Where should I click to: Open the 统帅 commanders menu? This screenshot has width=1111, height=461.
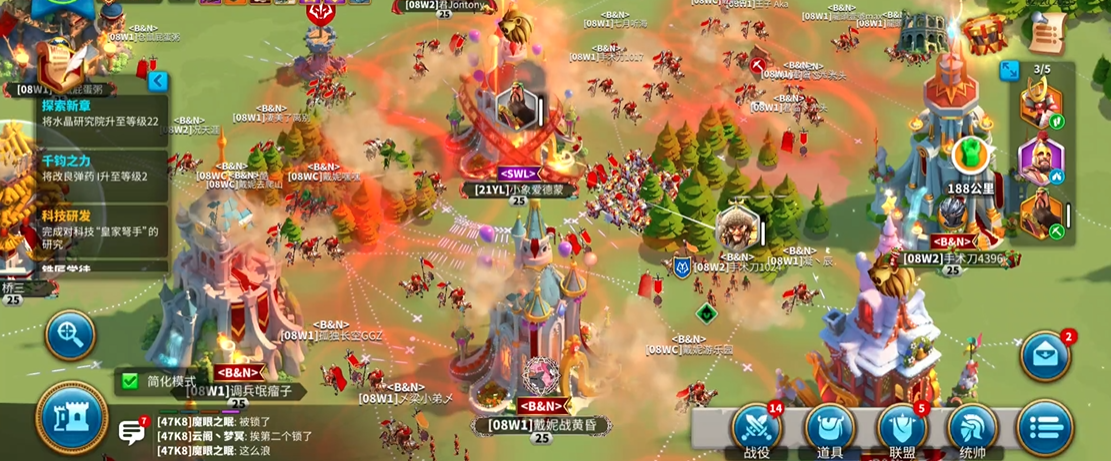(x=974, y=427)
